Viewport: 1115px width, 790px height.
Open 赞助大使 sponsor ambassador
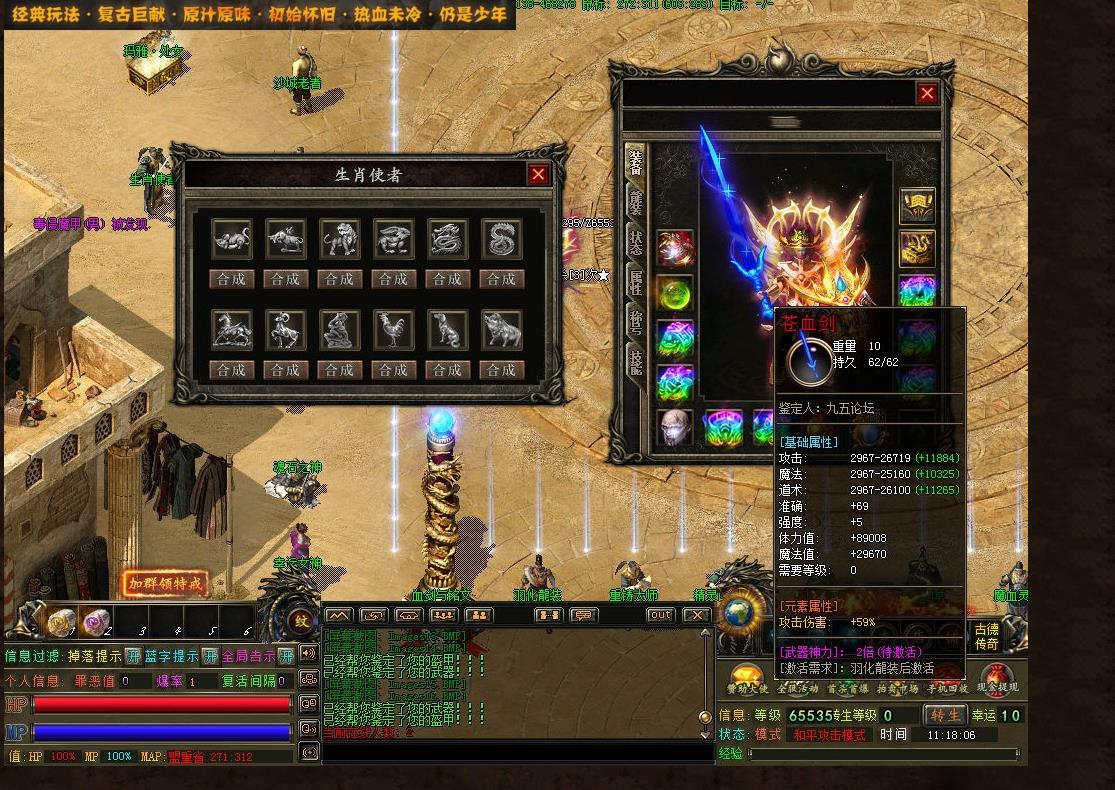746,680
